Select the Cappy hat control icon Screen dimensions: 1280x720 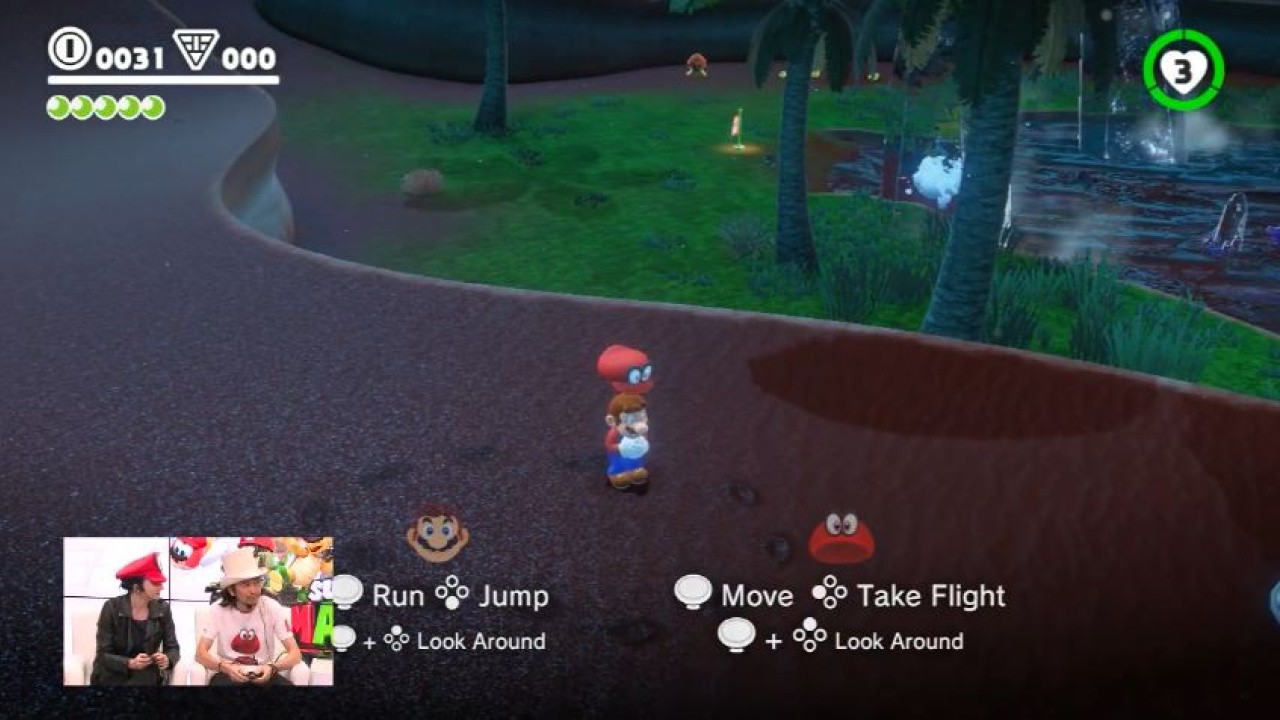pyautogui.click(x=840, y=538)
